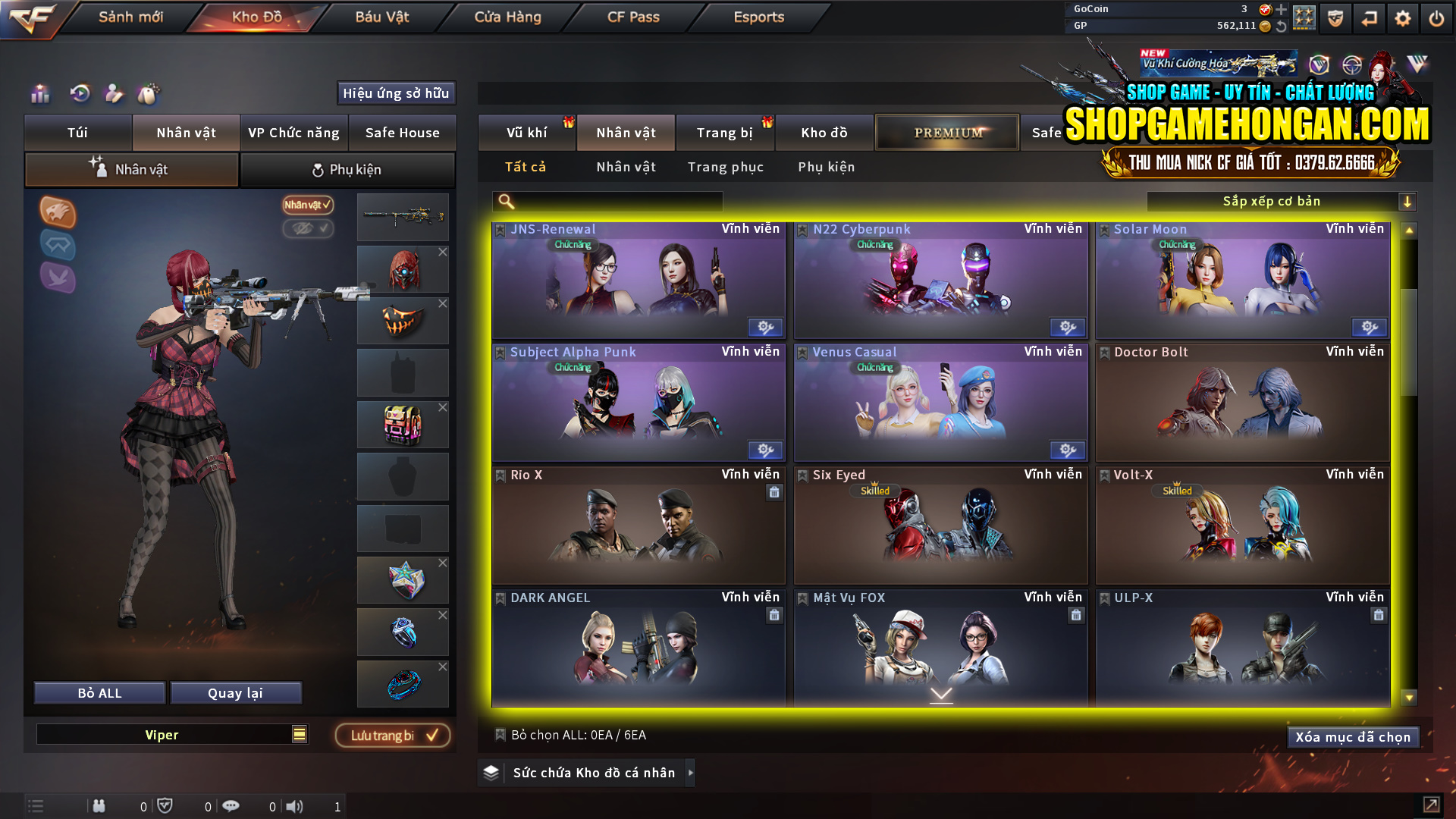
Task: Click the power/exit icon at top-right
Action: [x=1436, y=17]
